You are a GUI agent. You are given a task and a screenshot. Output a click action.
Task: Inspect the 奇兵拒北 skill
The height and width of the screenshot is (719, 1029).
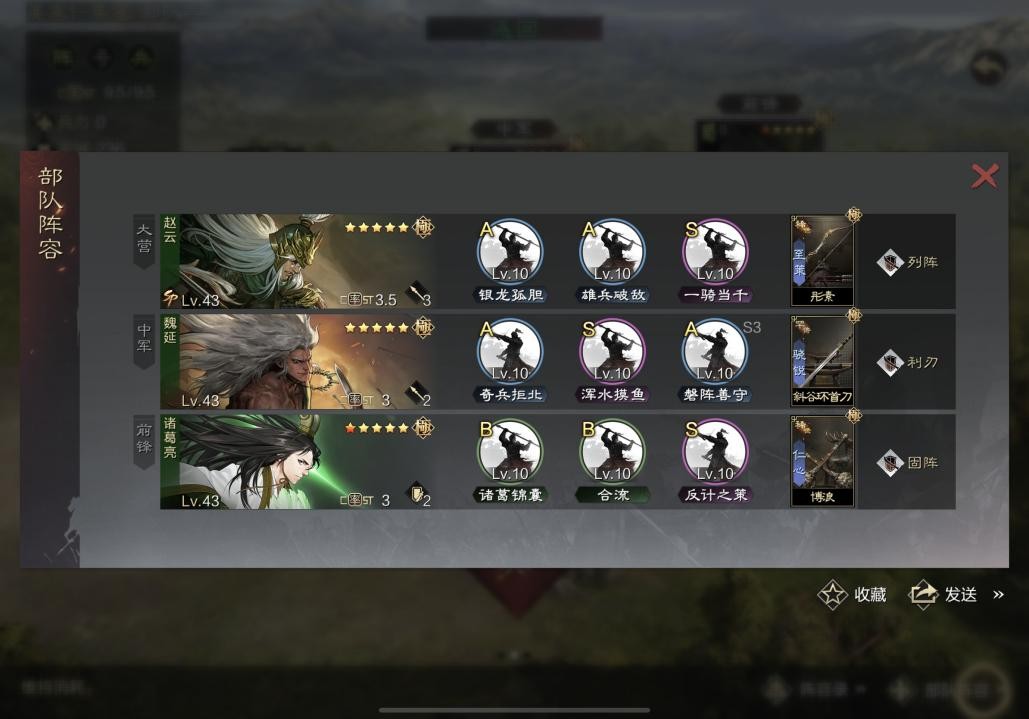(x=510, y=352)
